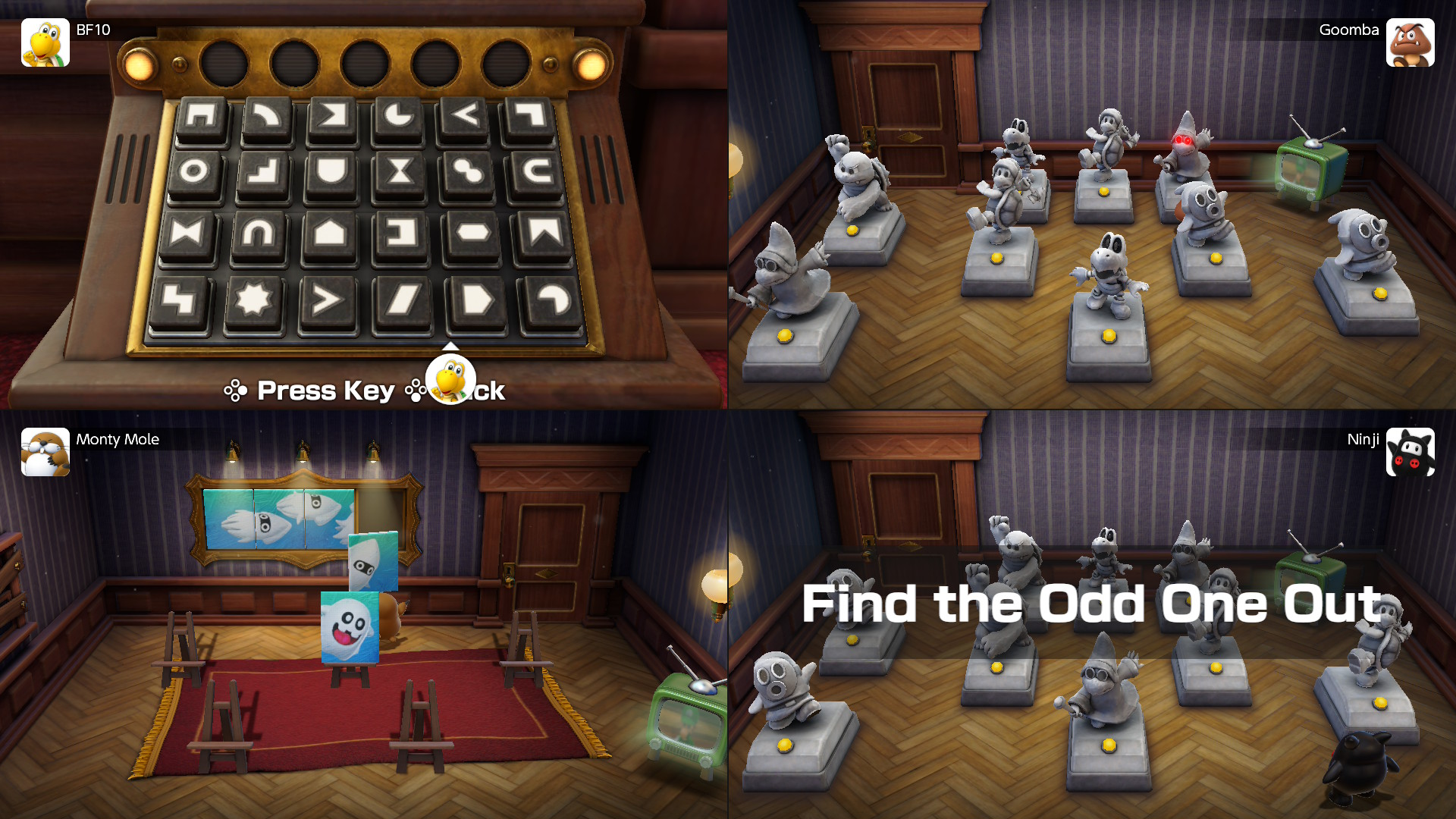The width and height of the screenshot is (1456, 819).
Task: Click the Ninji player avatar icon
Action: pos(1411,452)
